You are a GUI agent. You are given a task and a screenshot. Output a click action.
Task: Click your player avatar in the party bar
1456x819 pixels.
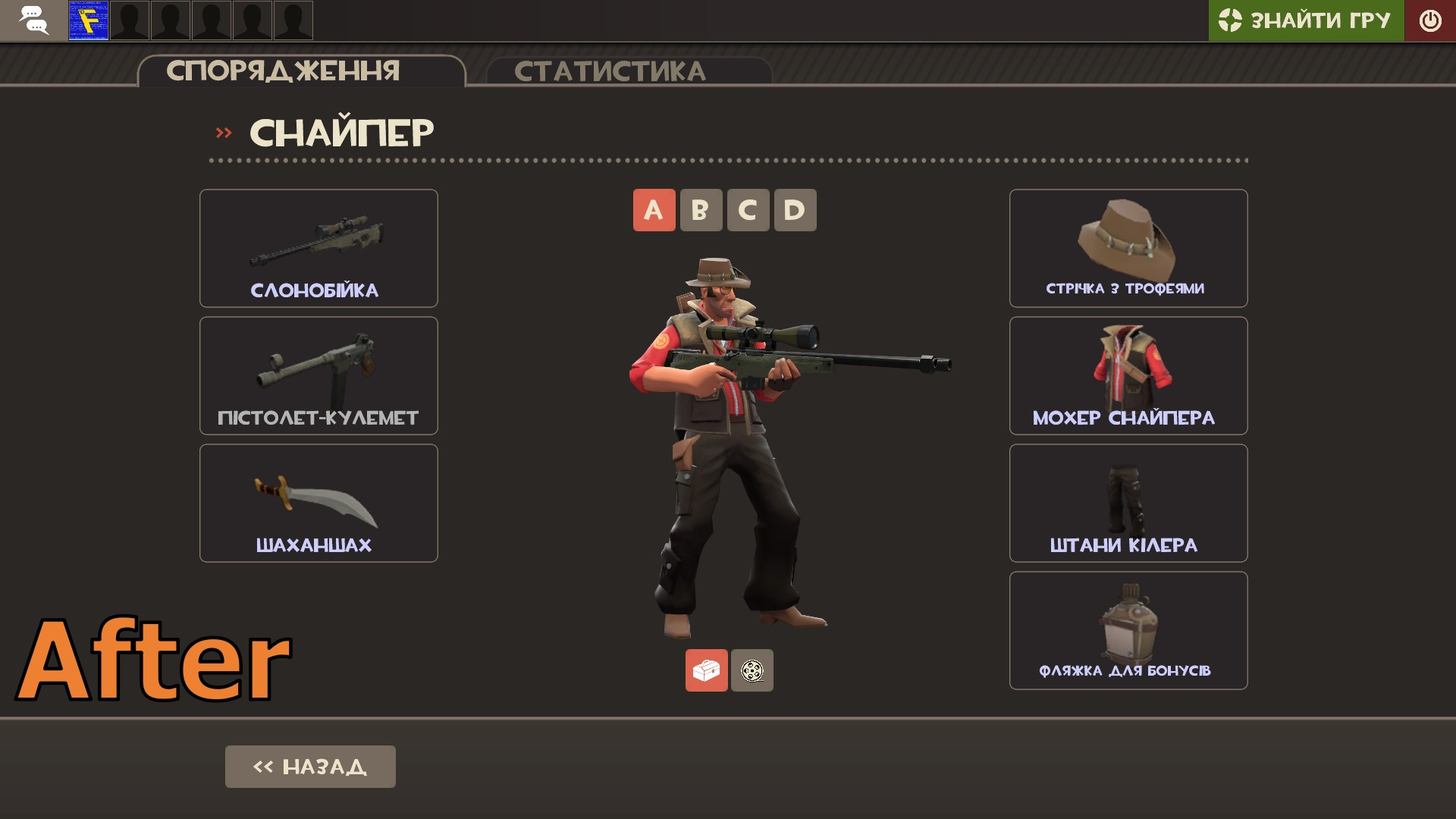pos(88,20)
